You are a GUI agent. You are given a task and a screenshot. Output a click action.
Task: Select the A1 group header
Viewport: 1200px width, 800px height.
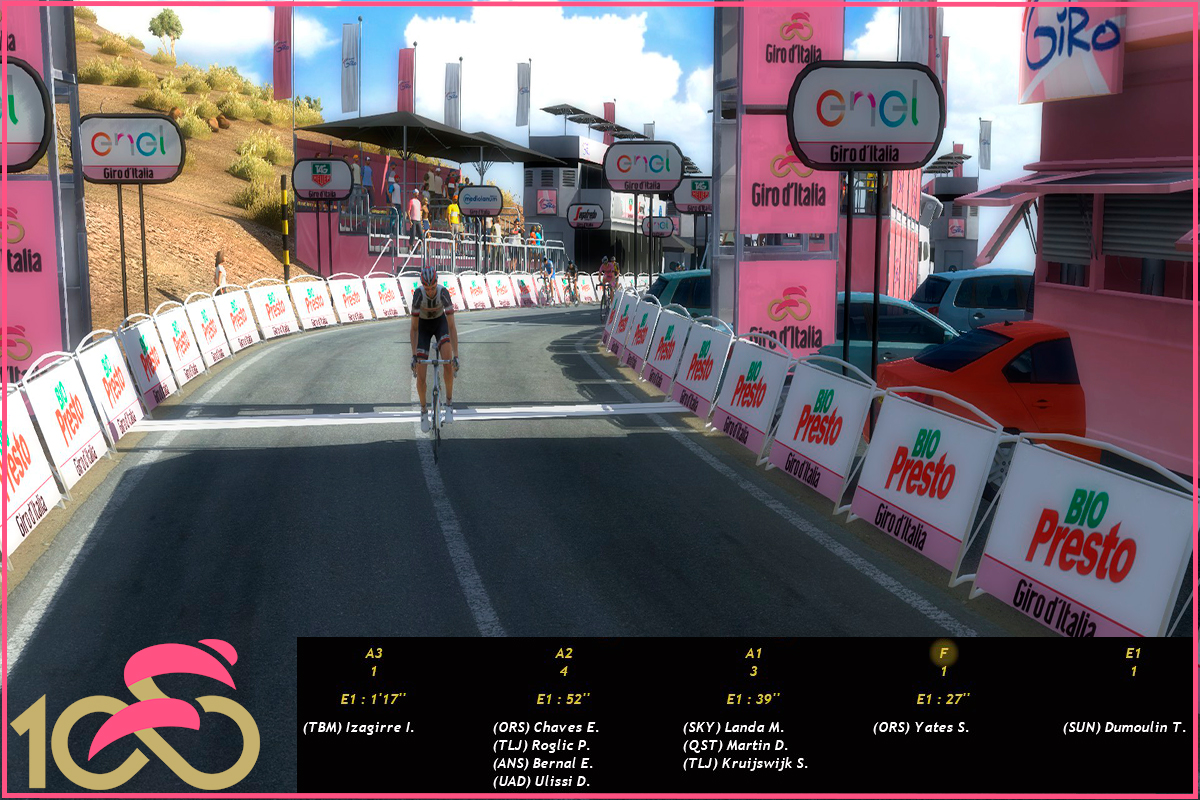click(x=754, y=653)
